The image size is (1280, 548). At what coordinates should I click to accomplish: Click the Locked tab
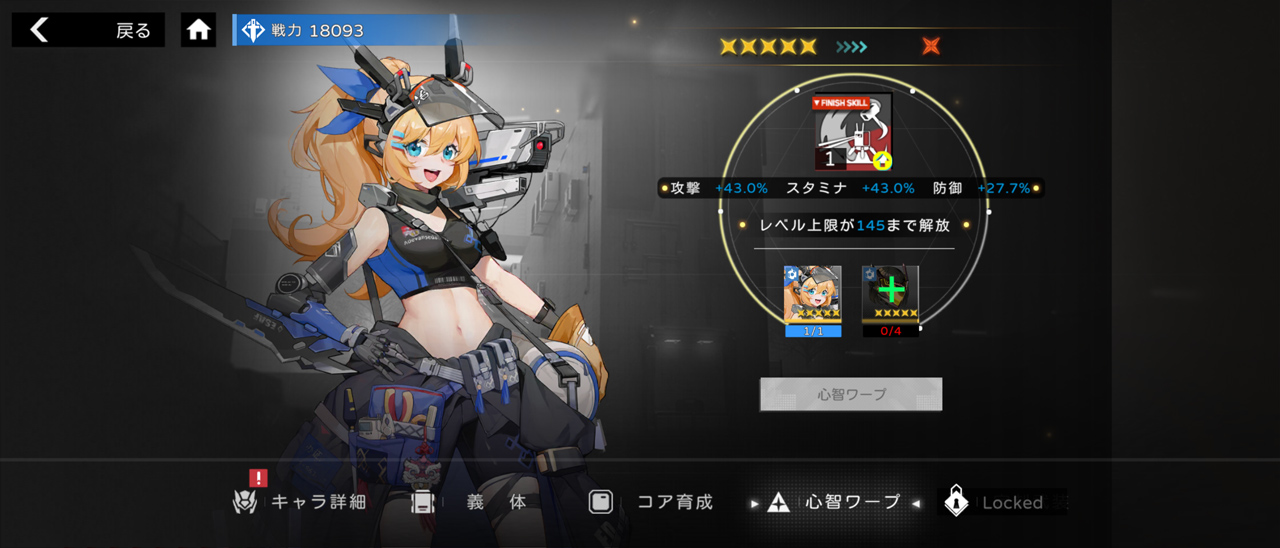click(1000, 502)
